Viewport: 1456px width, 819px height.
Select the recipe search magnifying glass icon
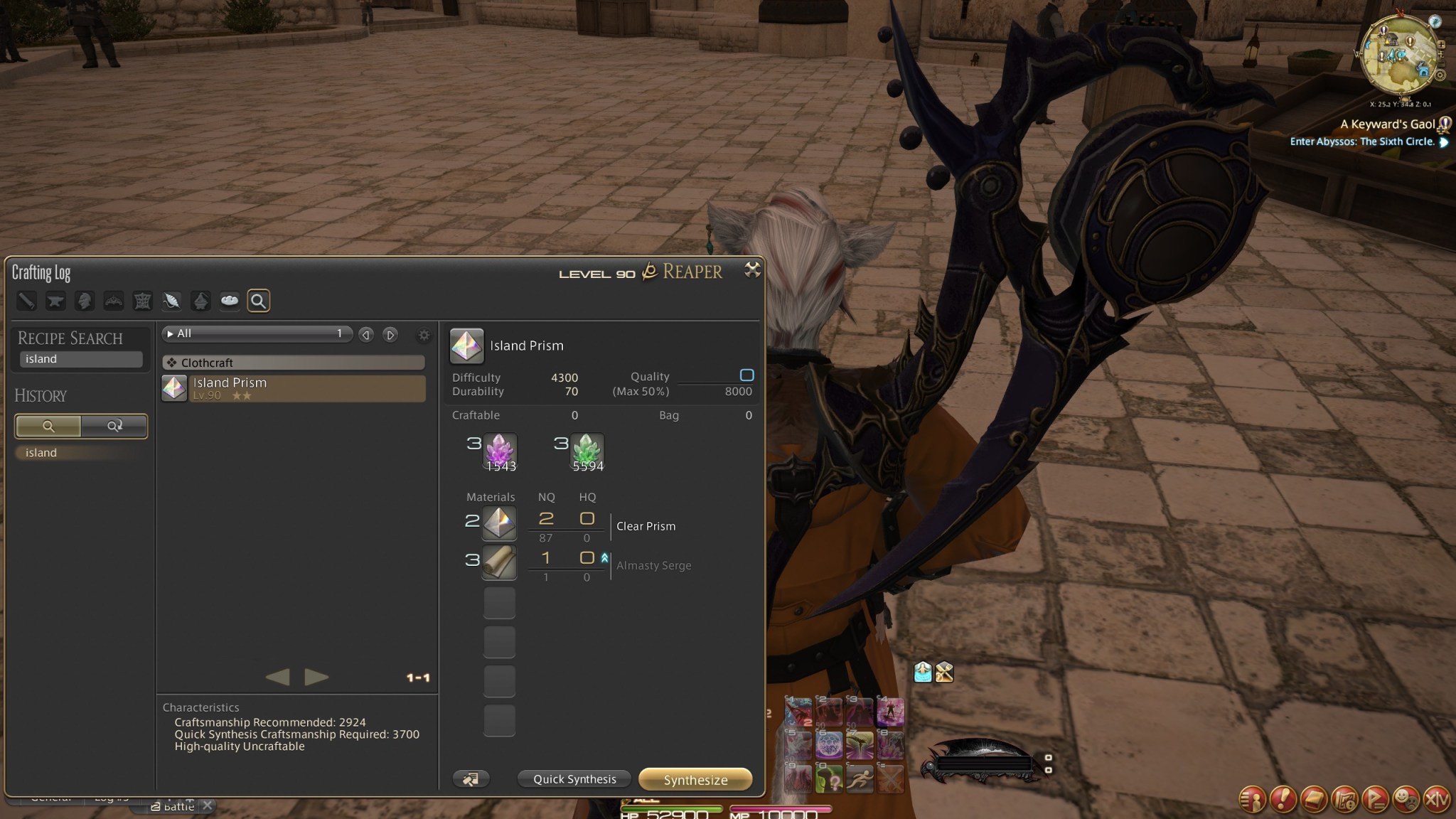click(x=259, y=301)
